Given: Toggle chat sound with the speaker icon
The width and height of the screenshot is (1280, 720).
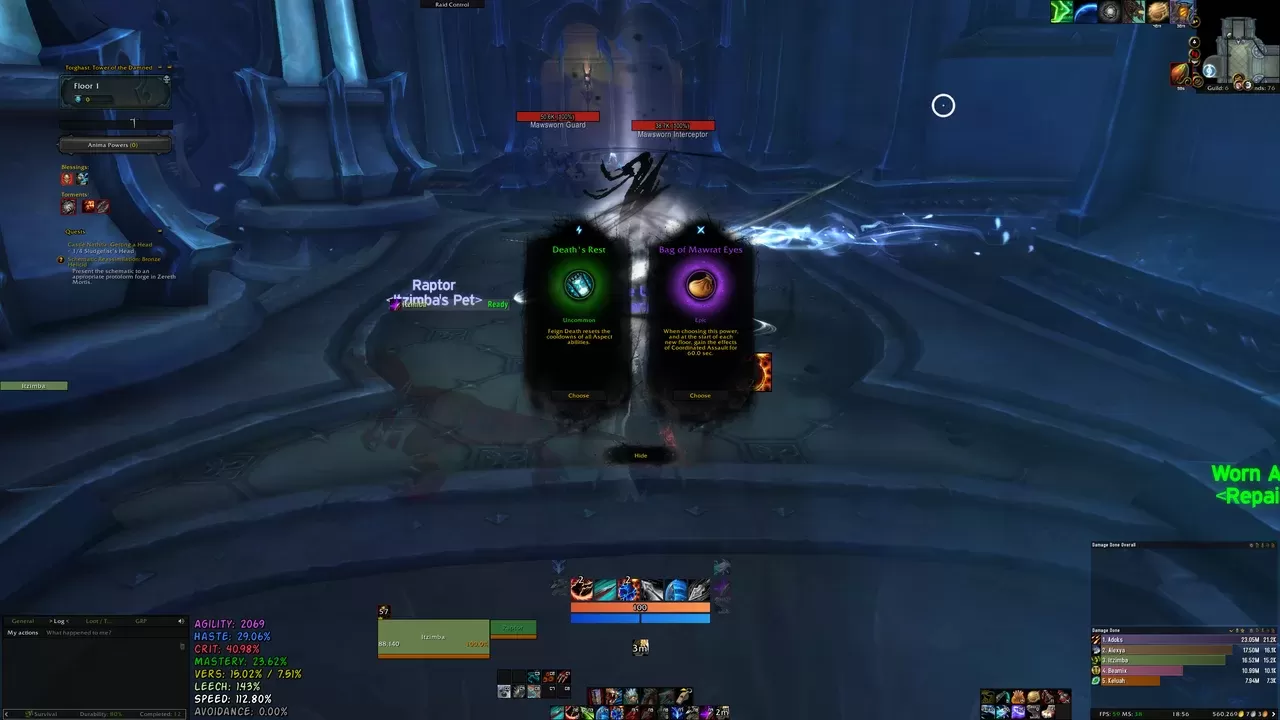Looking at the screenshot, I should point(181,621).
